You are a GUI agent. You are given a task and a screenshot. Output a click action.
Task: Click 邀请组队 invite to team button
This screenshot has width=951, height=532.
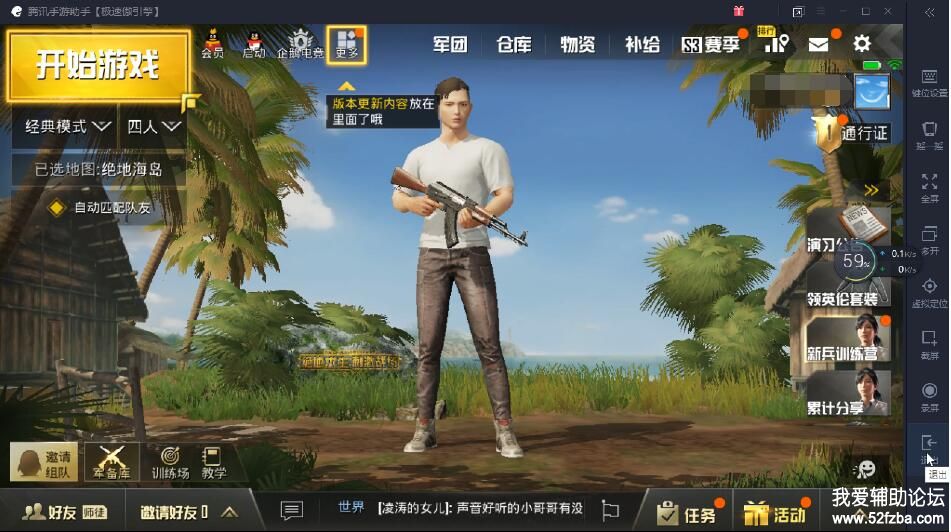click(45, 462)
